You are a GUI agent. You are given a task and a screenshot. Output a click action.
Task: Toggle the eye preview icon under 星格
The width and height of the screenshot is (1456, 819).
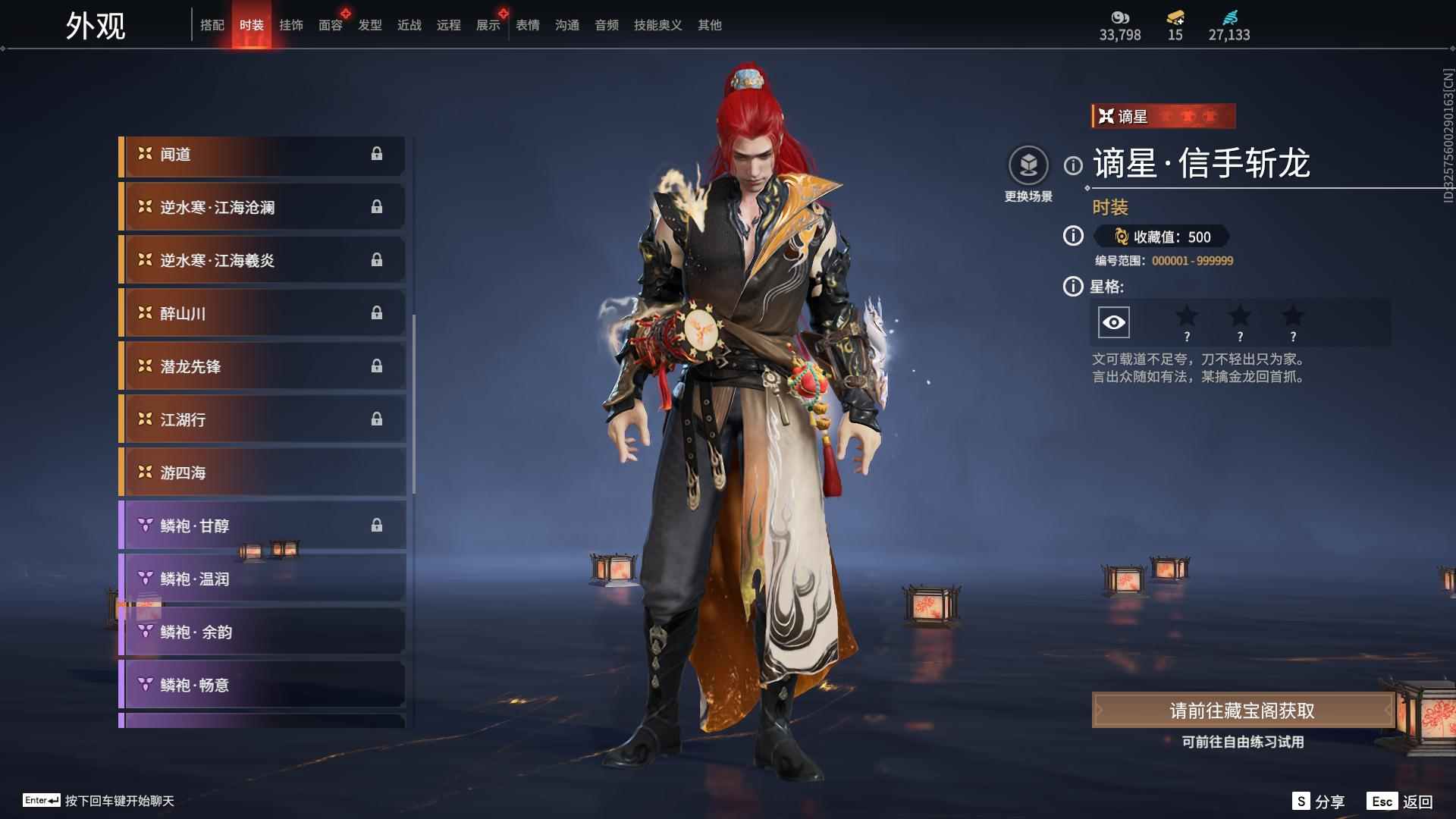(x=1113, y=323)
